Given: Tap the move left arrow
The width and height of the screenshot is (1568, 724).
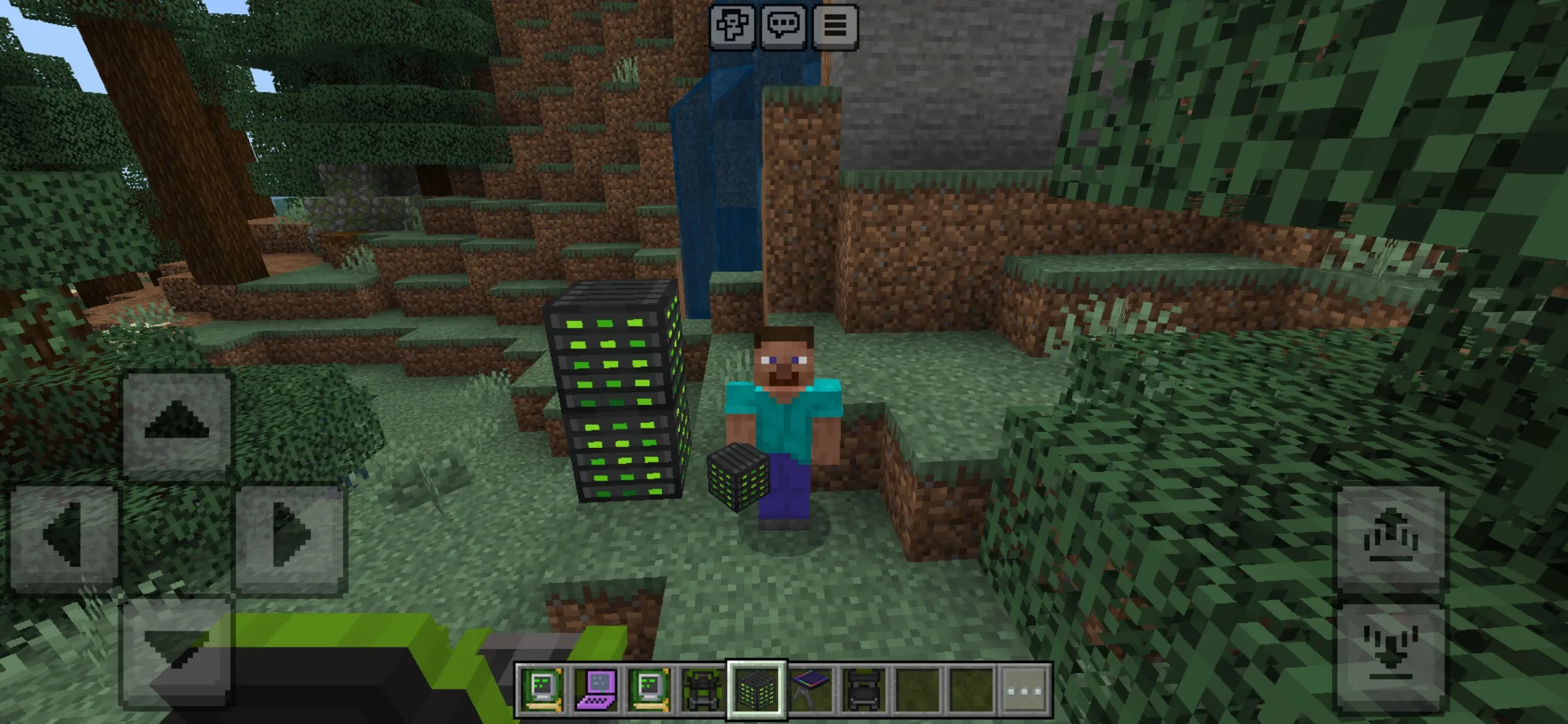Looking at the screenshot, I should tap(64, 538).
